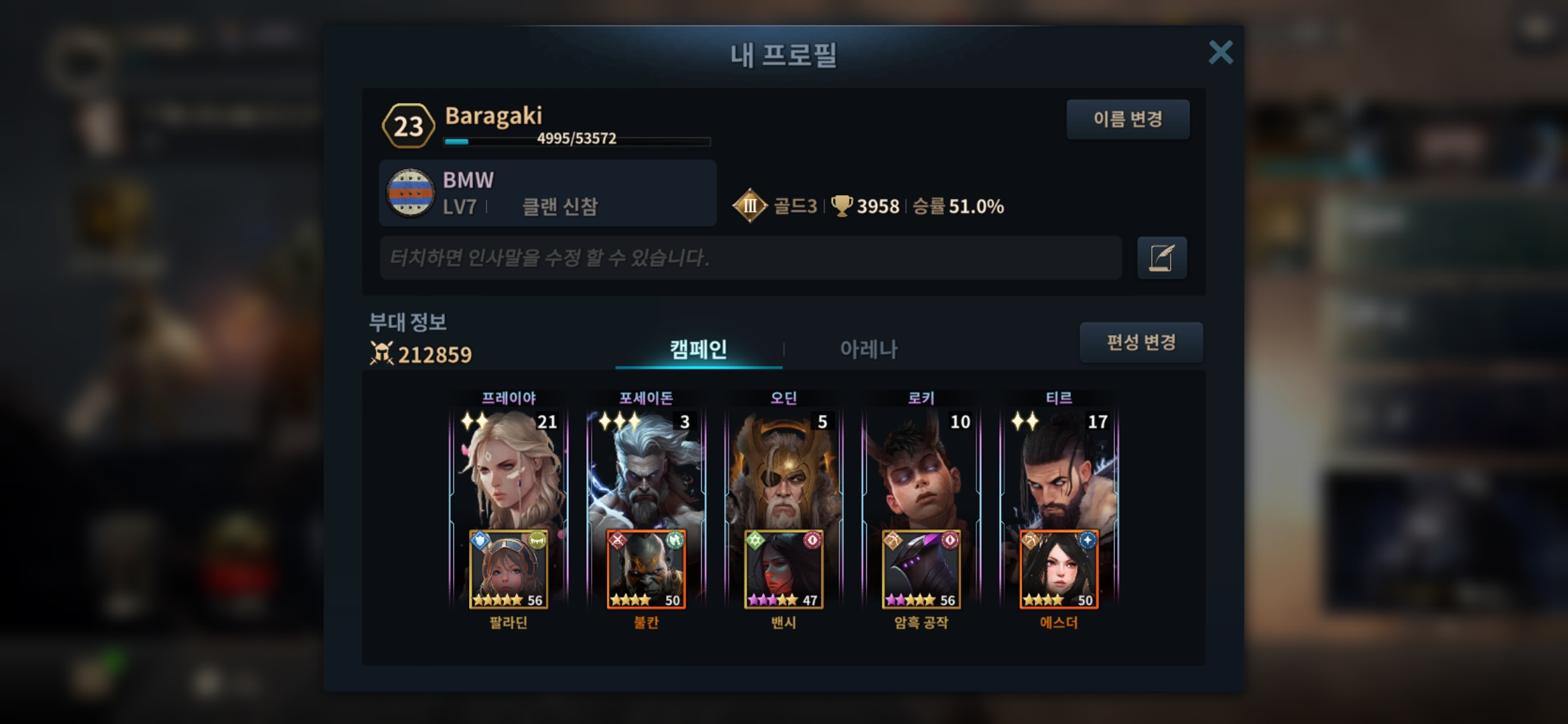Select the 에스더 unit portrait
This screenshot has height=724, width=1568.
click(x=1059, y=570)
